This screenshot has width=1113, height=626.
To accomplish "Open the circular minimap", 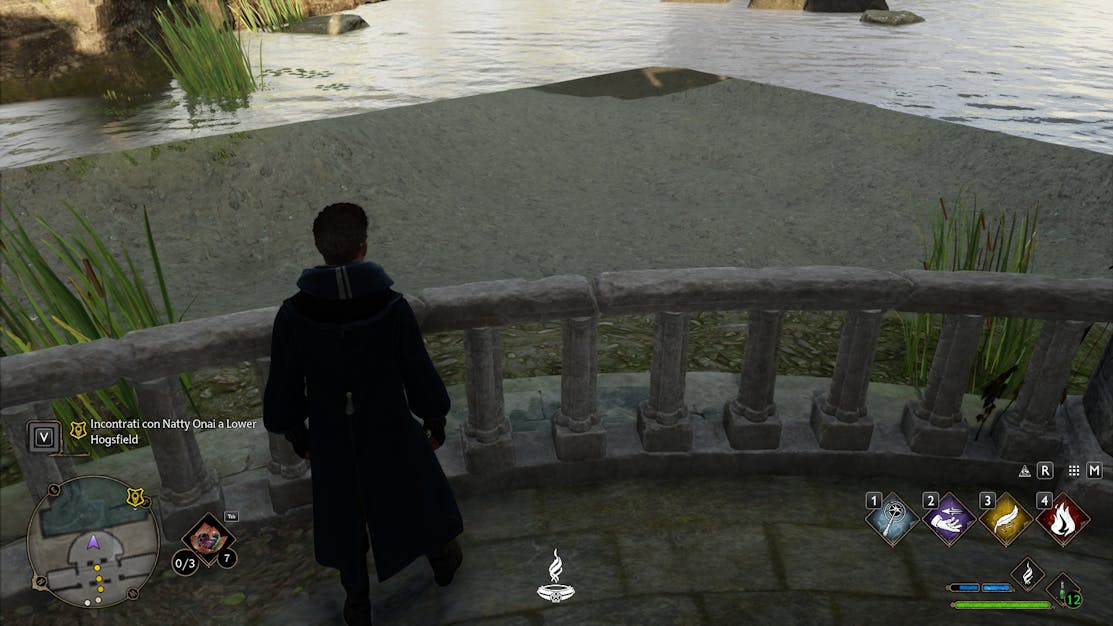I will (x=92, y=541).
